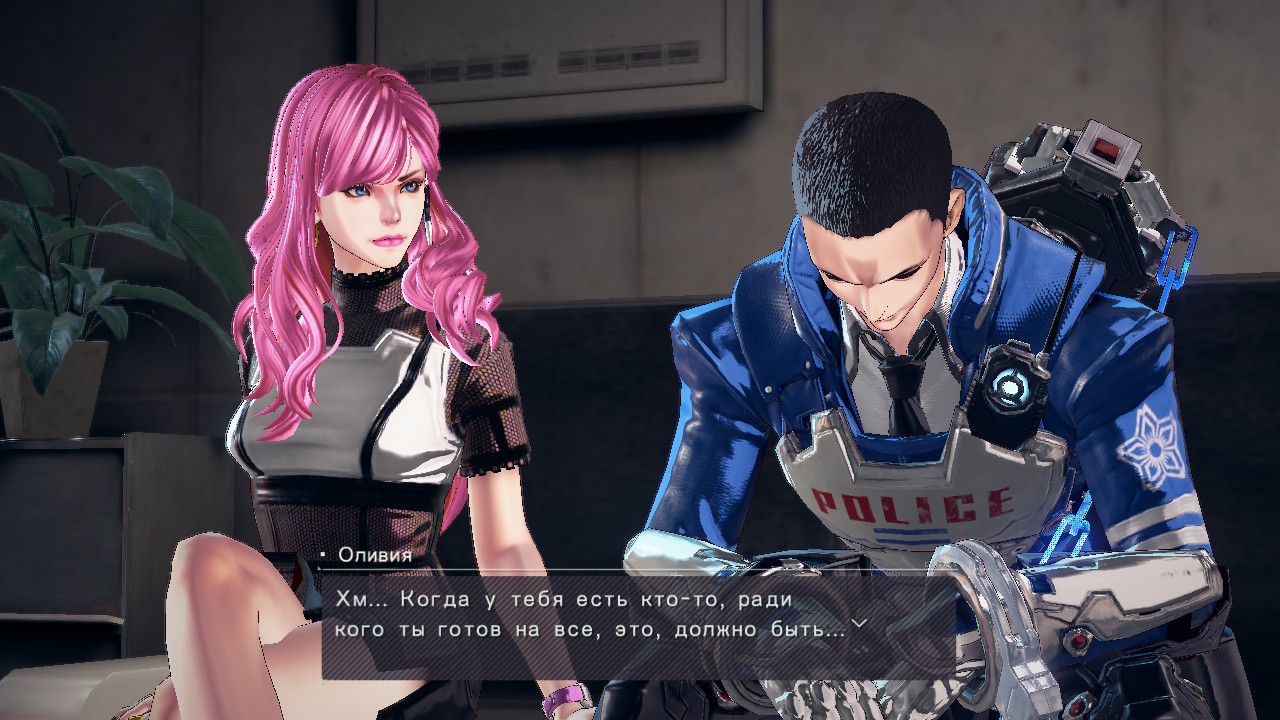1280x720 pixels.
Task: Advance Olivia's dialogue with the down-arrow indicator
Action: 857,625
